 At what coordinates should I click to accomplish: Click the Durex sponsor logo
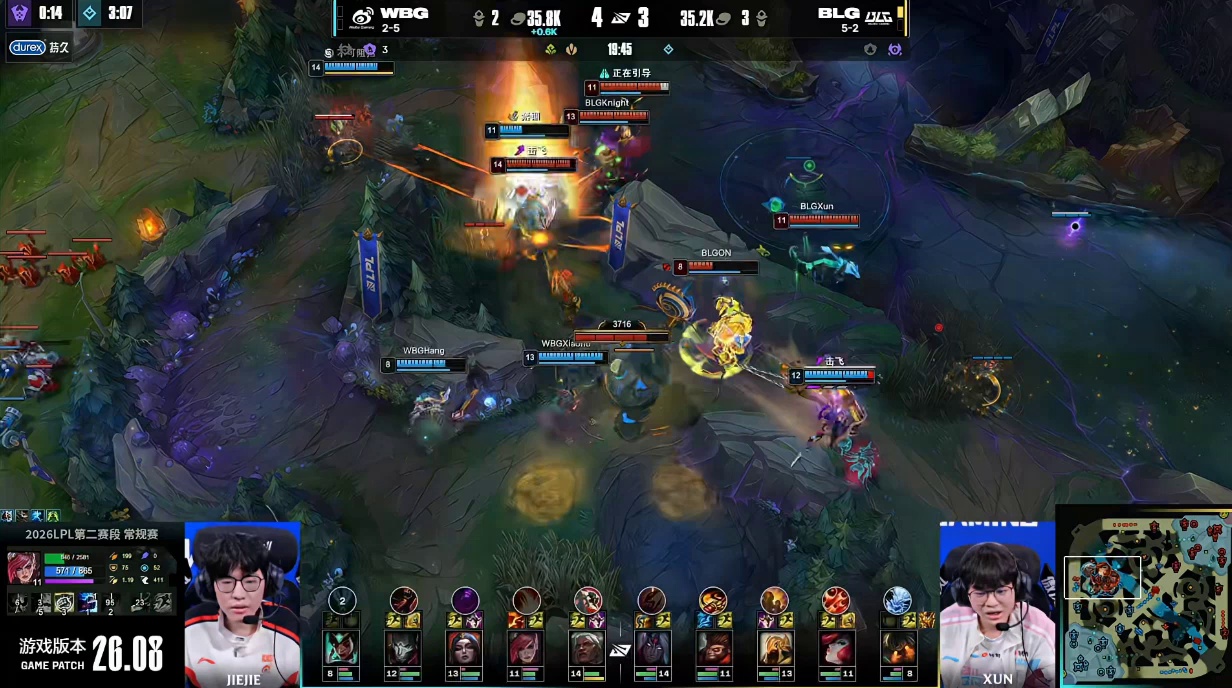tap(28, 47)
